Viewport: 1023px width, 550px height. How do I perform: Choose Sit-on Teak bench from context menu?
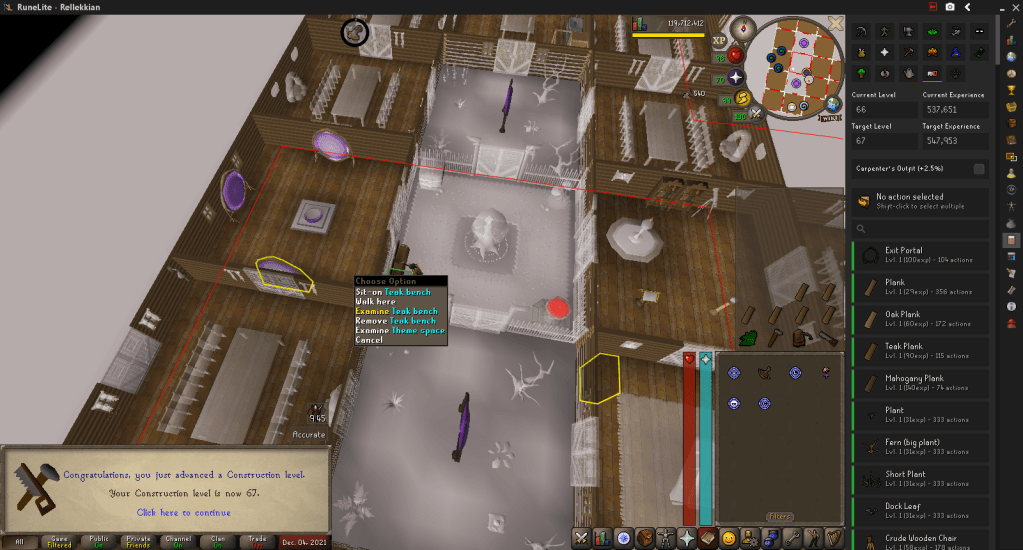(x=393, y=292)
